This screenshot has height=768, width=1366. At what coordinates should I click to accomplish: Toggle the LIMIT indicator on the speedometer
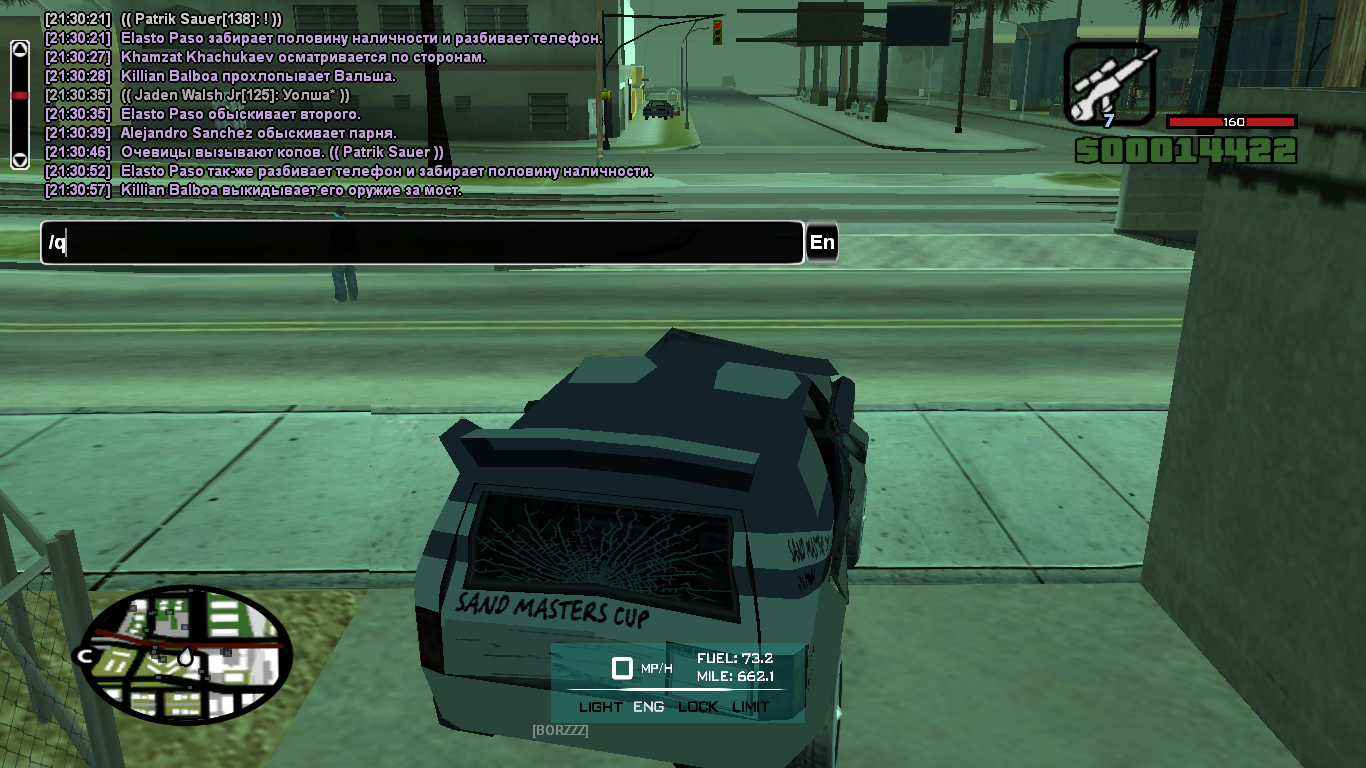pos(751,707)
